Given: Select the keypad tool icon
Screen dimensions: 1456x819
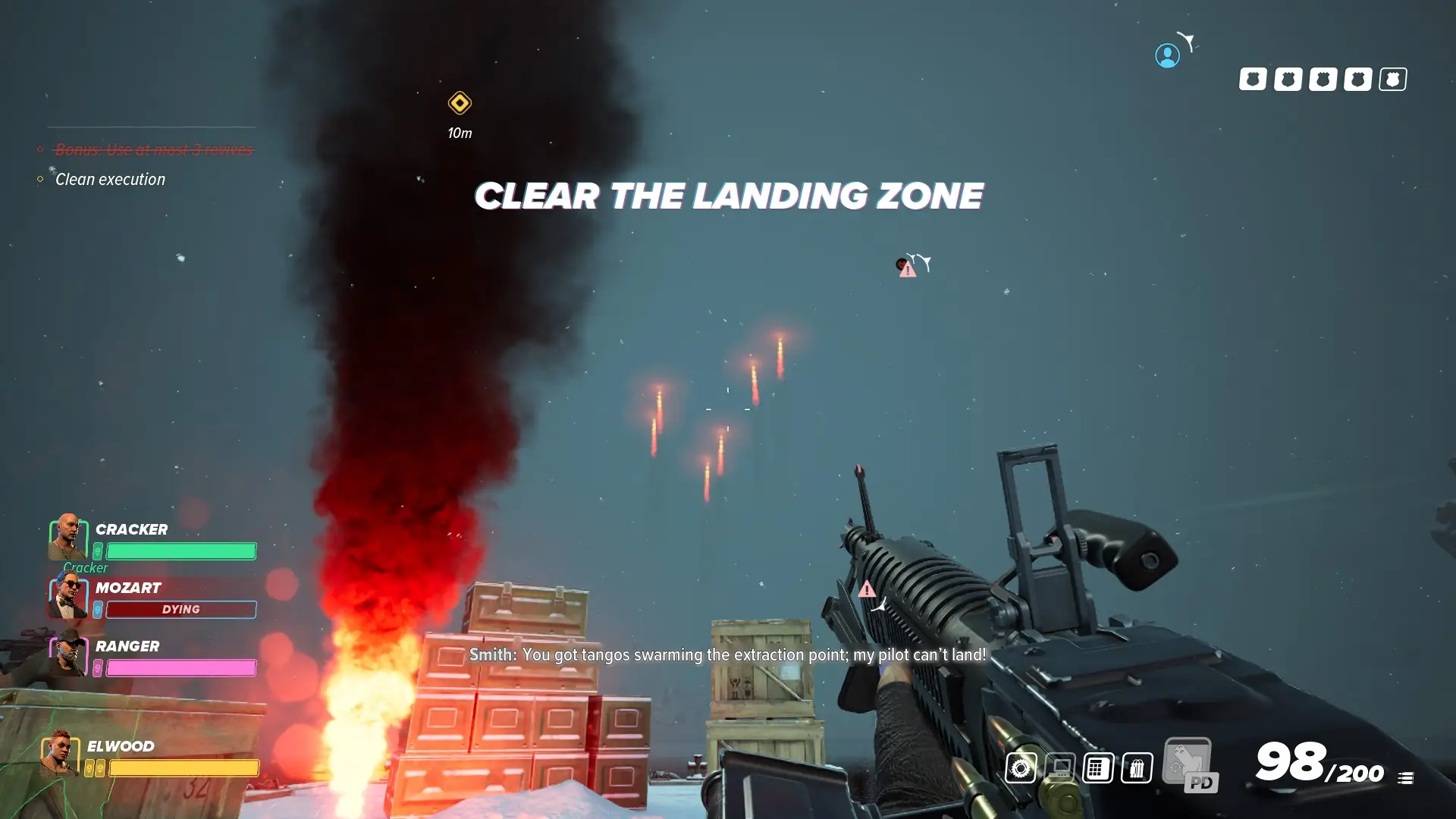Looking at the screenshot, I should (x=1097, y=768).
